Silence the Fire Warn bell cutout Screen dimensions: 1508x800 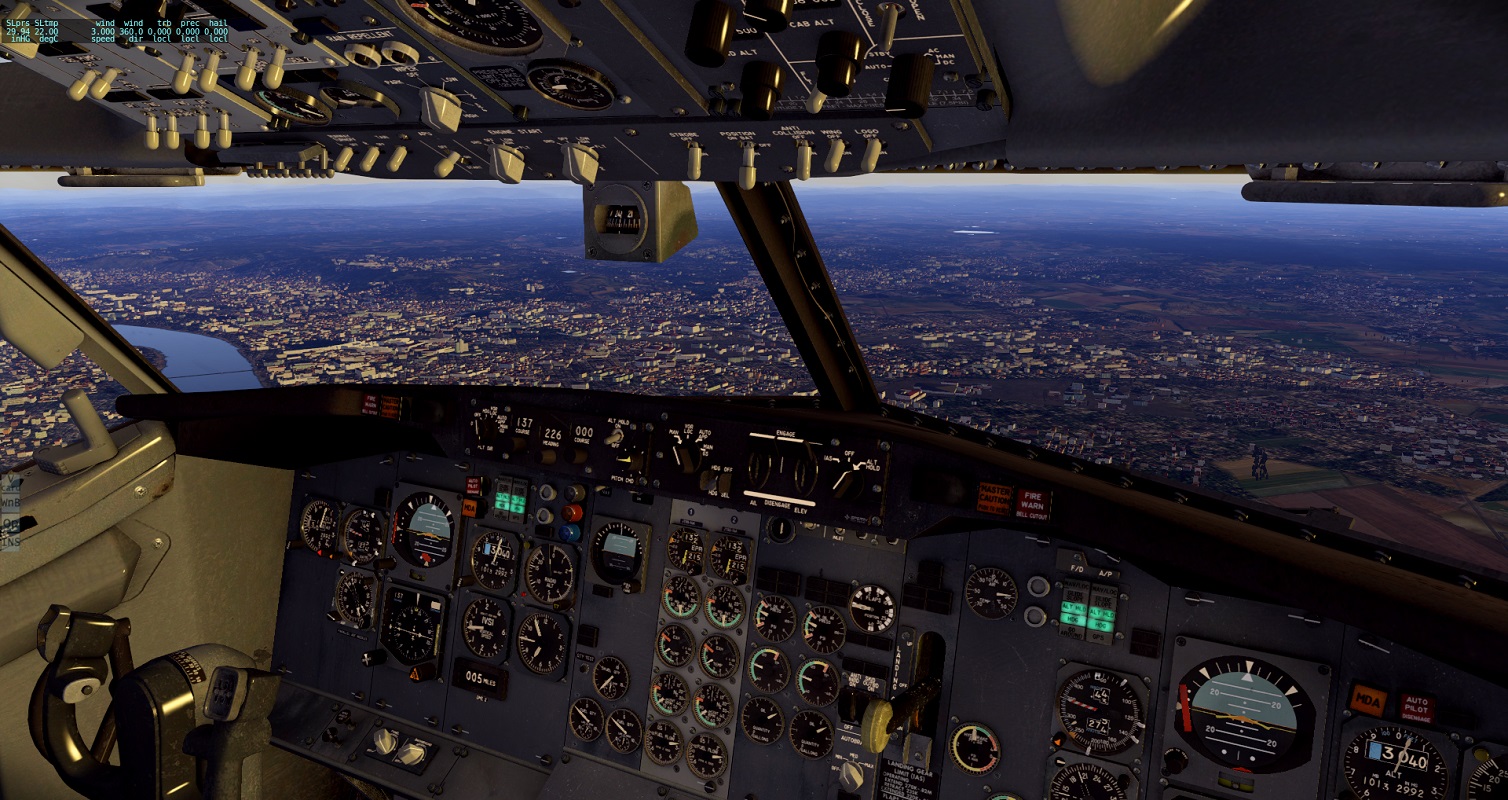[1033, 502]
